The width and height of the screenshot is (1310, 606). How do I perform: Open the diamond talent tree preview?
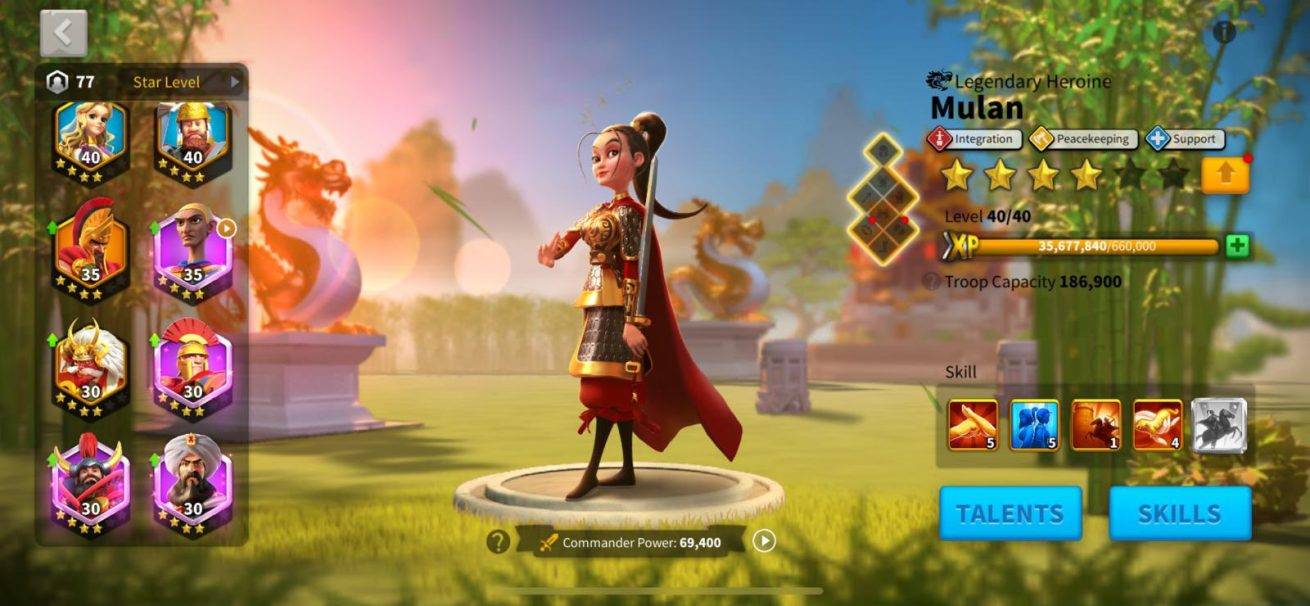point(883,200)
